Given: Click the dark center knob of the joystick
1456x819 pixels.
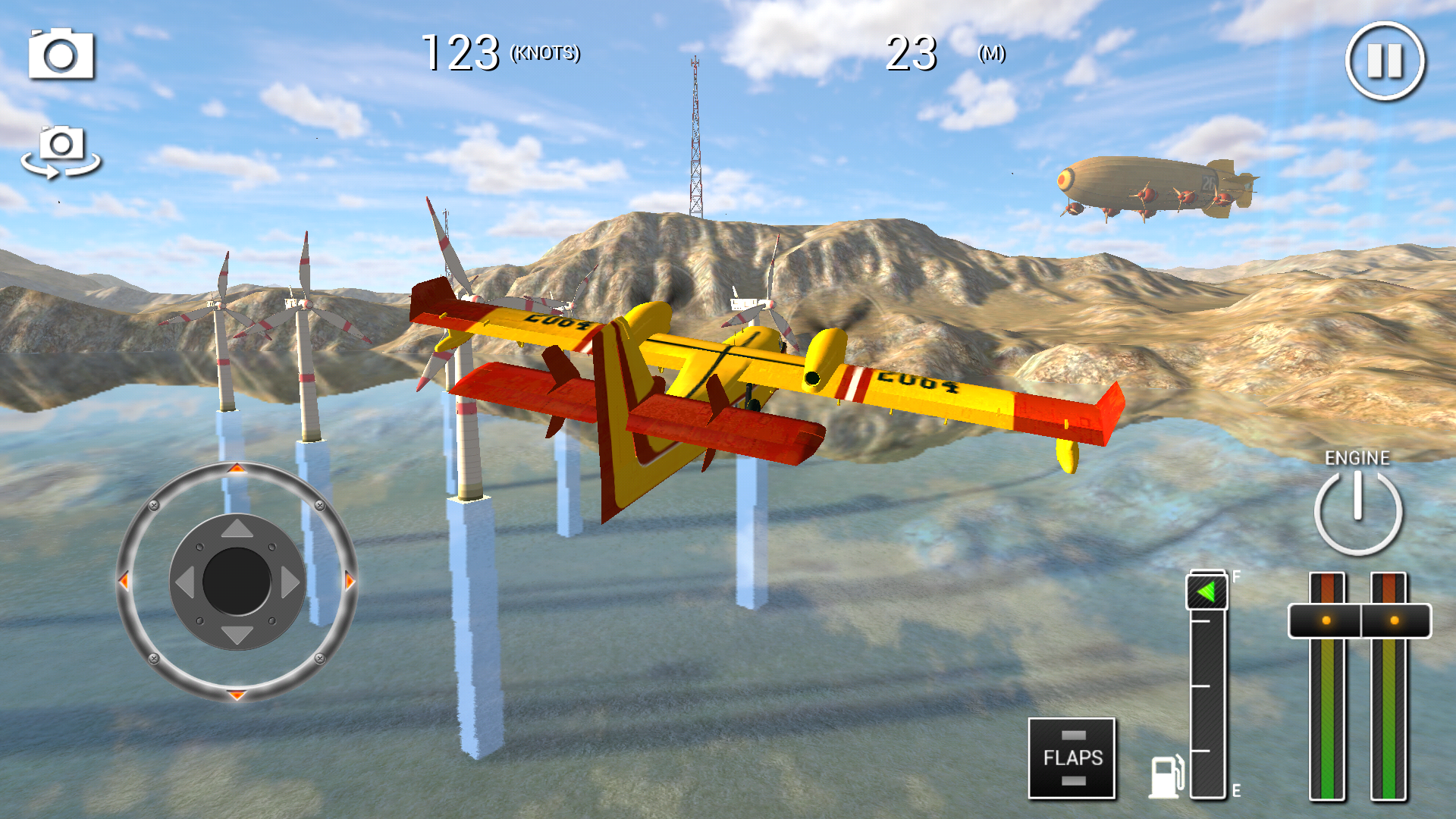Looking at the screenshot, I should pos(237,582).
